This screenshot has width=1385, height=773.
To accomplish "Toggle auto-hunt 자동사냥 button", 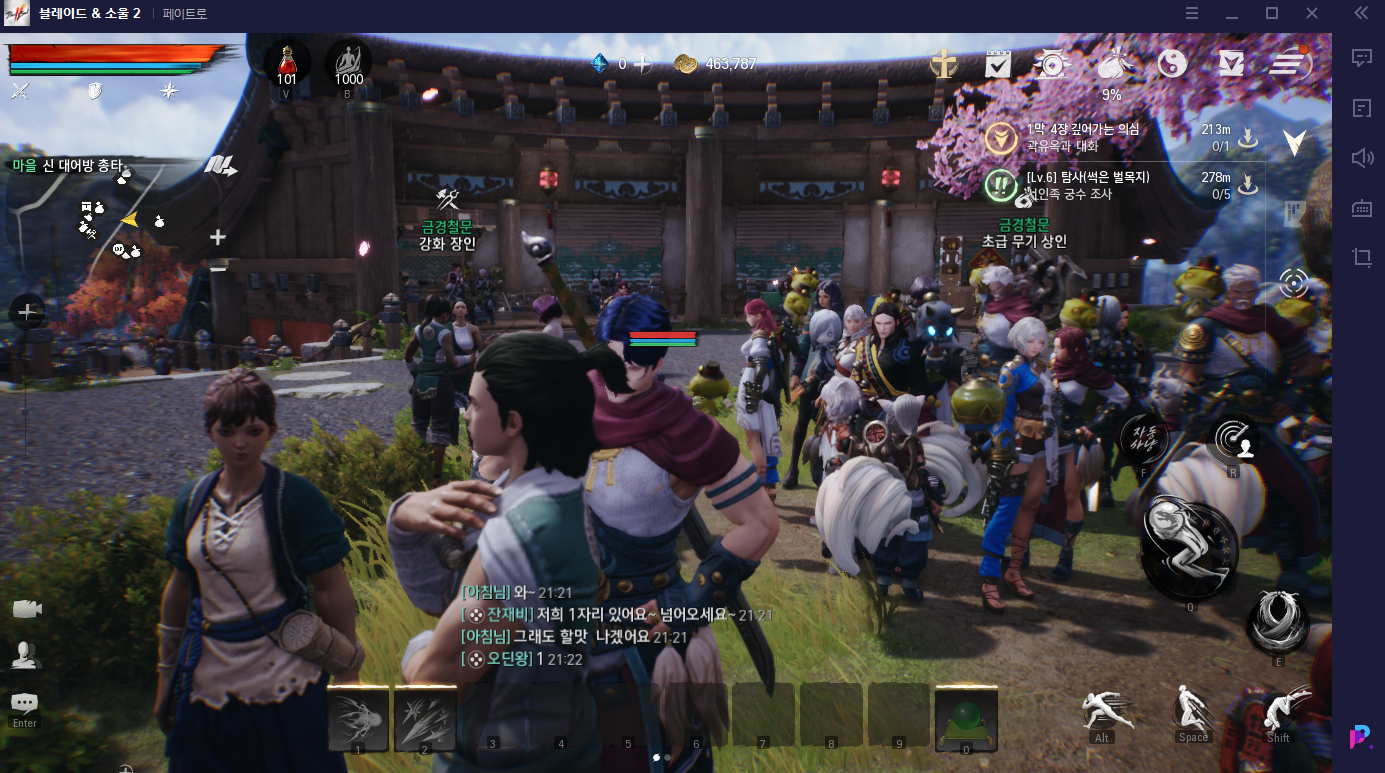I will tap(1144, 438).
